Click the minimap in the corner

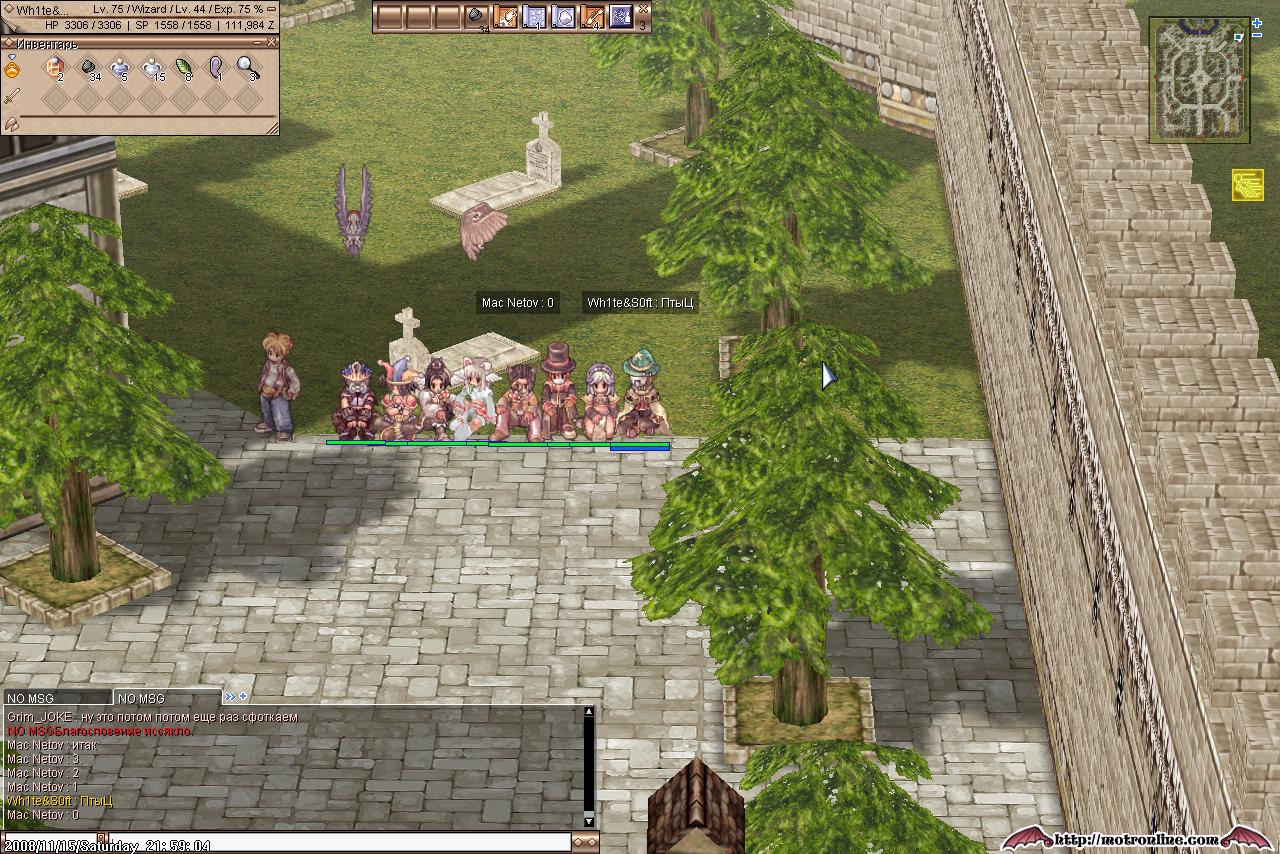pos(1198,80)
